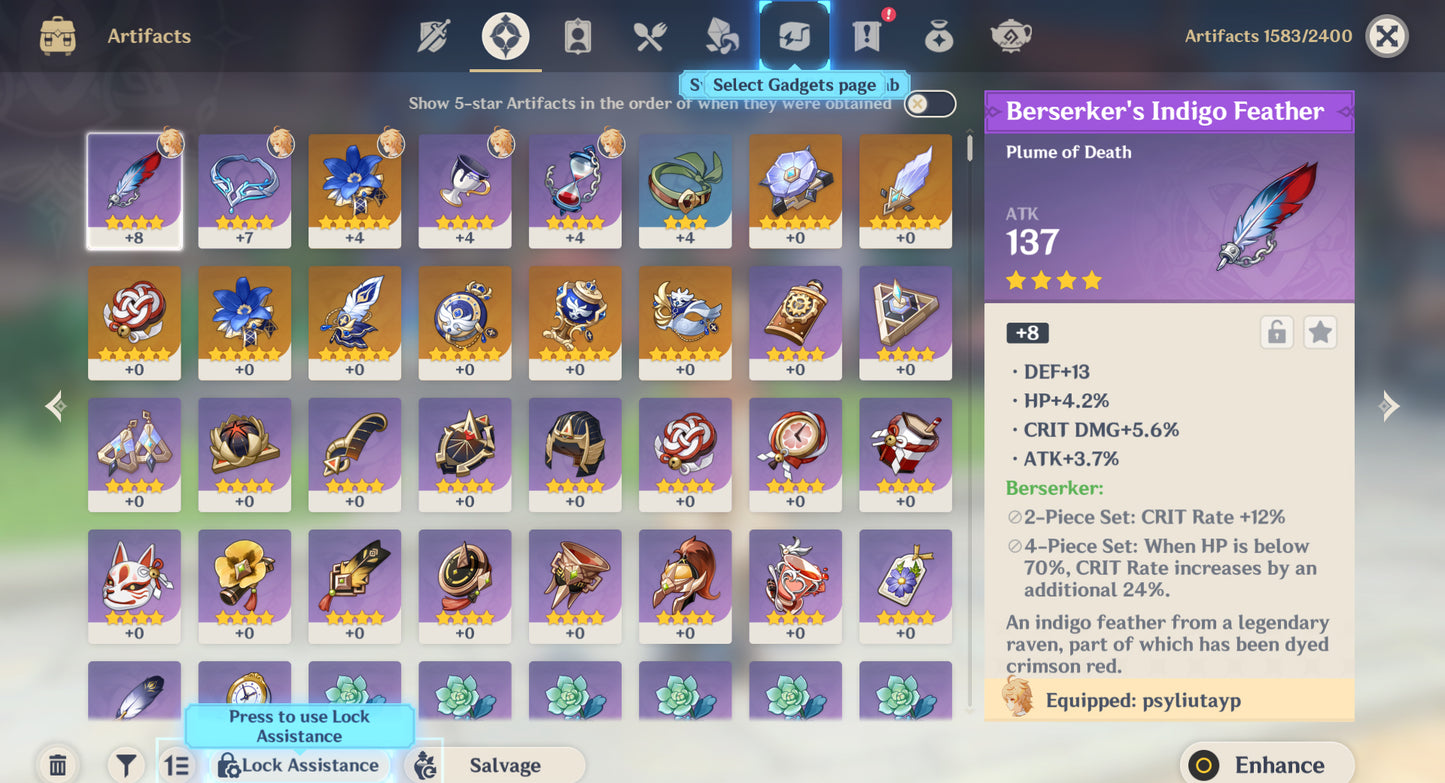
Task: Open the Weapons inventory tab icon
Action: pos(434,36)
